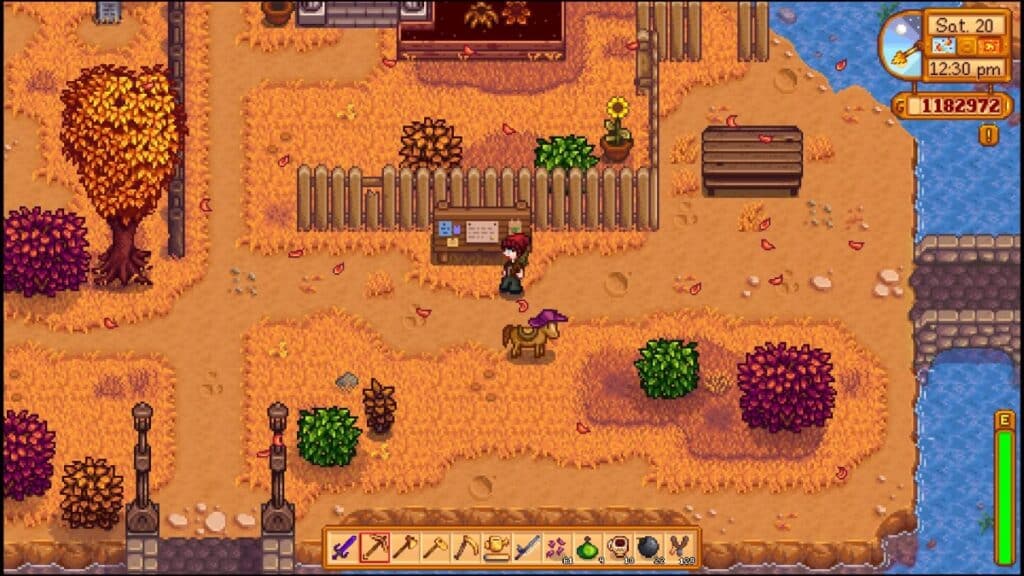
Task: Select the black bomb slot
Action: pyautogui.click(x=649, y=548)
